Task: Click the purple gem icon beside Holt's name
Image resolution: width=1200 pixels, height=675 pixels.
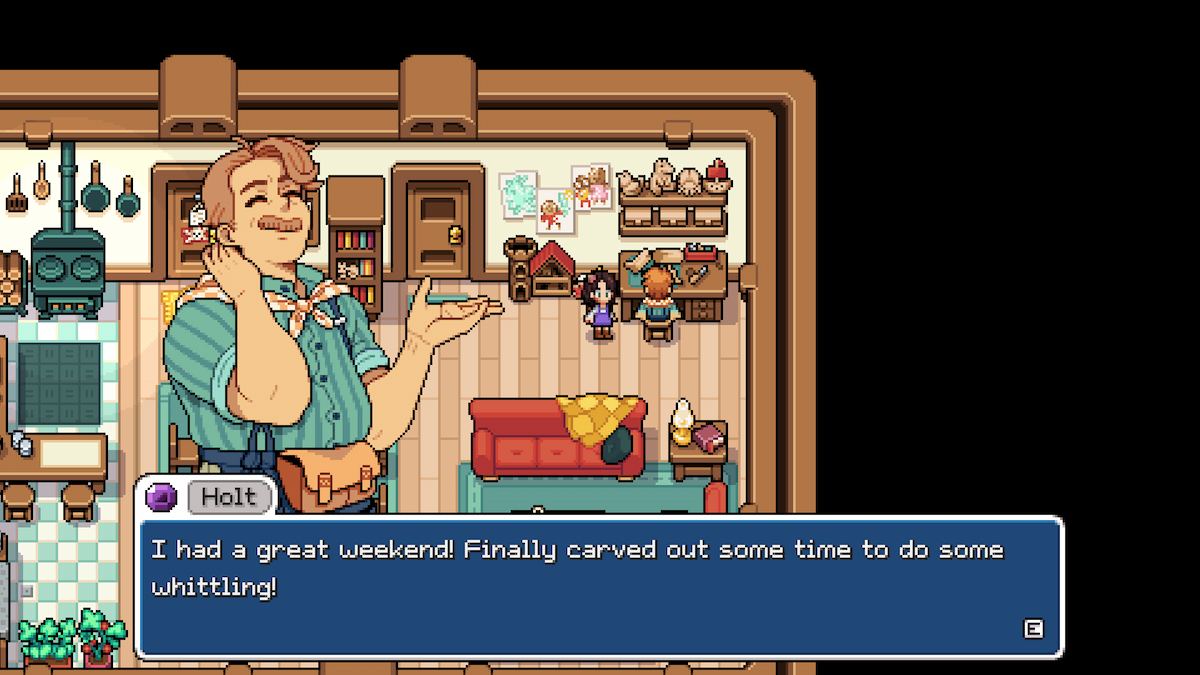Action: (161, 497)
